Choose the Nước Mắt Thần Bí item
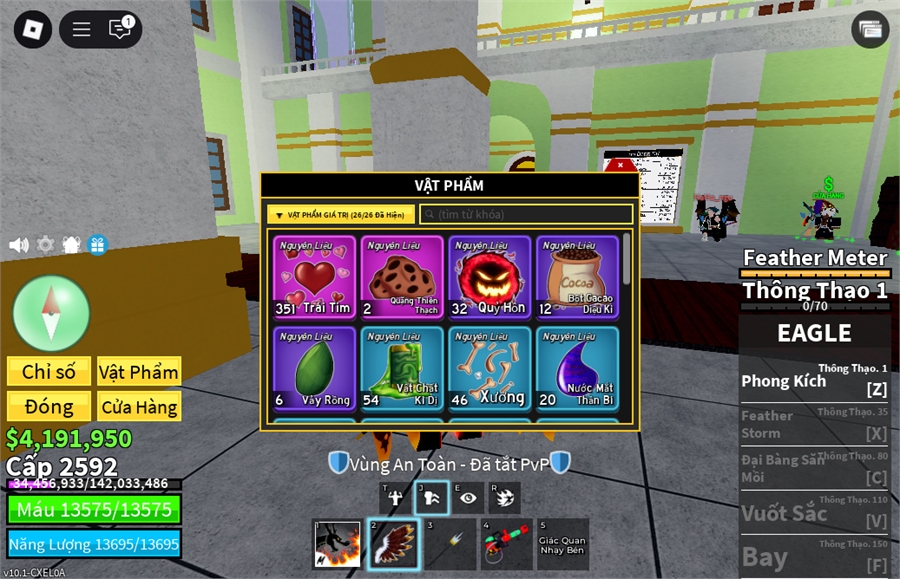900x579 pixels. coord(577,367)
